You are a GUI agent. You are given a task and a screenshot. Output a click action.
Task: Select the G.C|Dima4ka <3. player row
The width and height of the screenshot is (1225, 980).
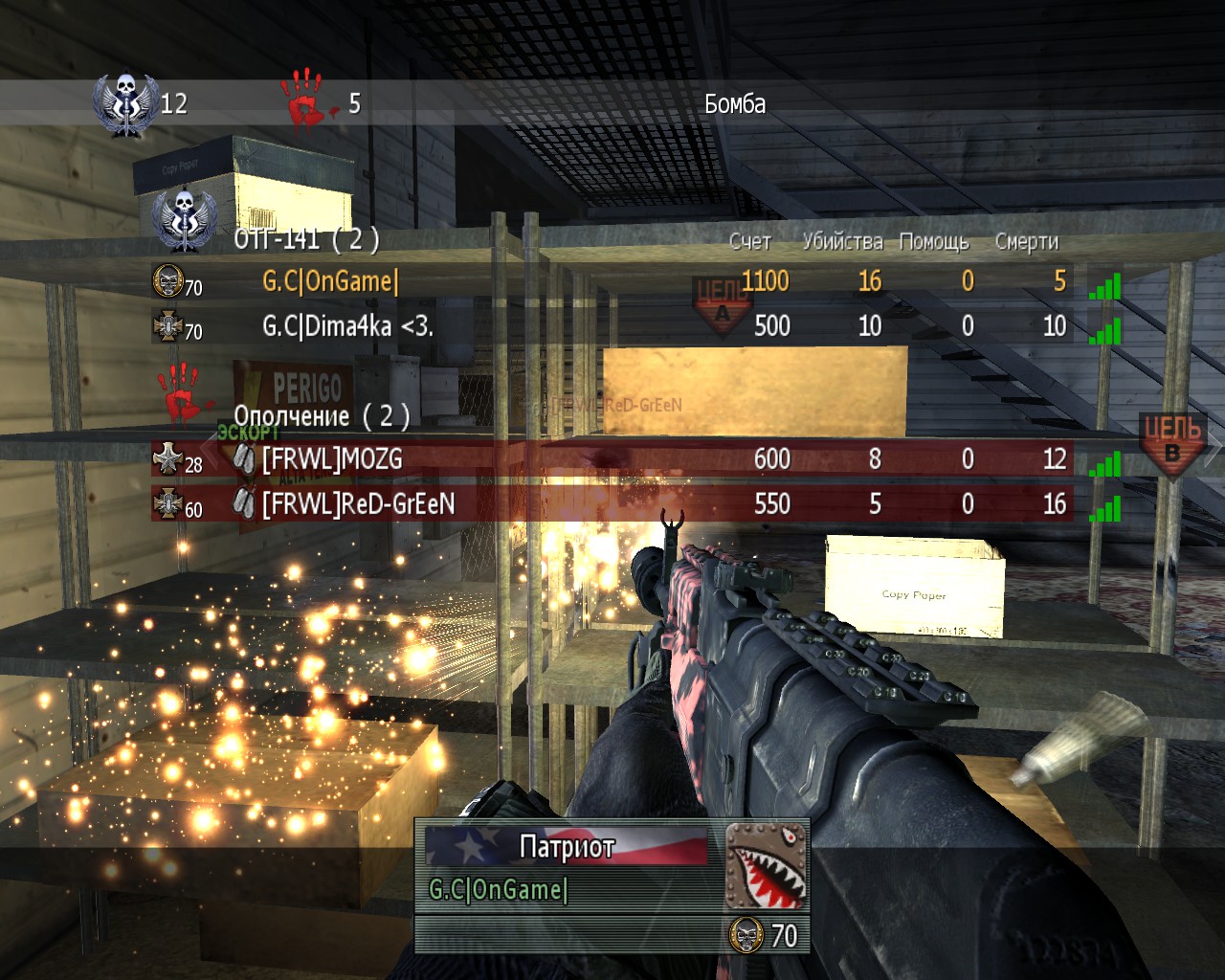pyautogui.click(x=612, y=326)
